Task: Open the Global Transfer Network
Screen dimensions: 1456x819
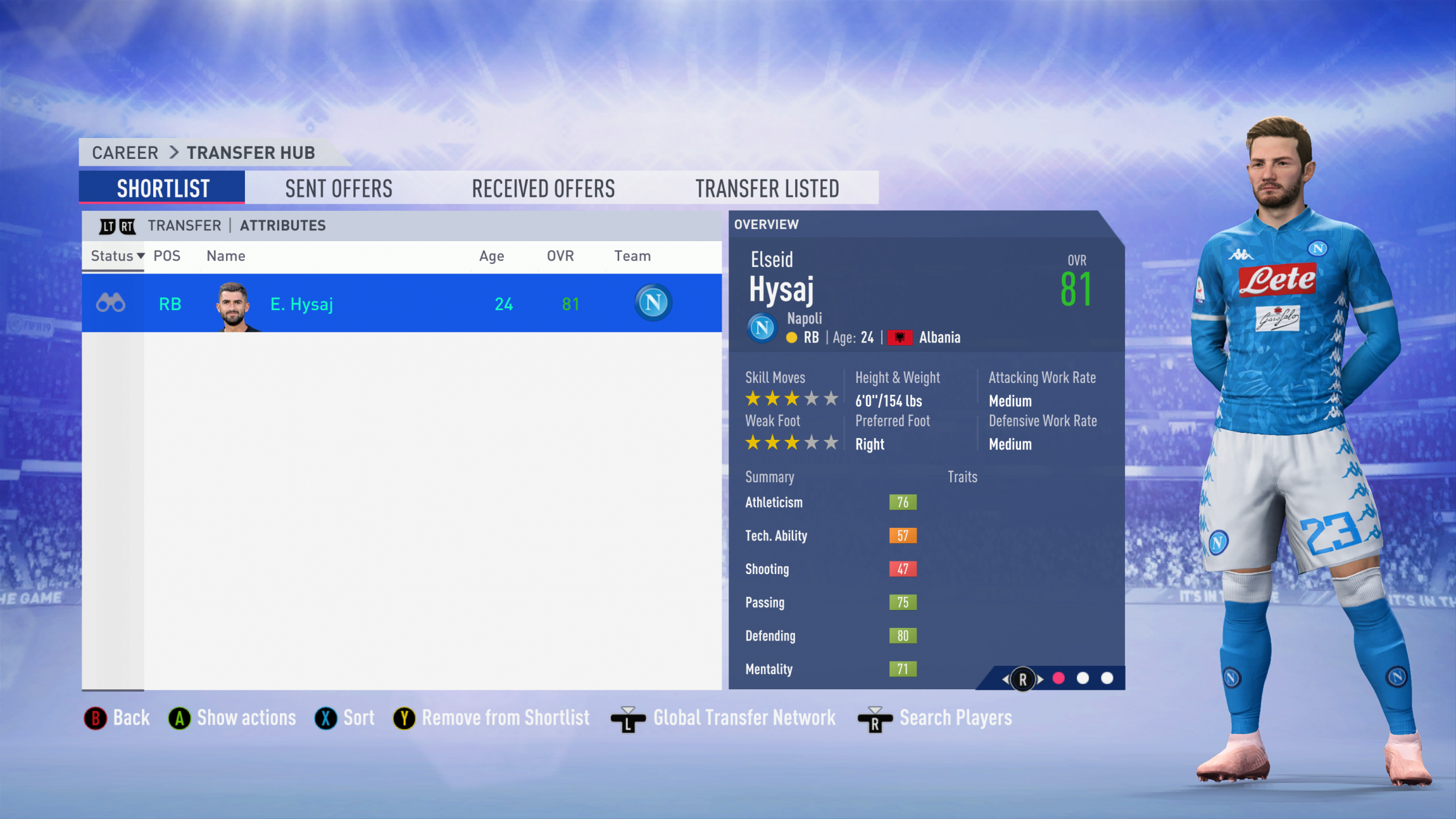Action: 724,718
